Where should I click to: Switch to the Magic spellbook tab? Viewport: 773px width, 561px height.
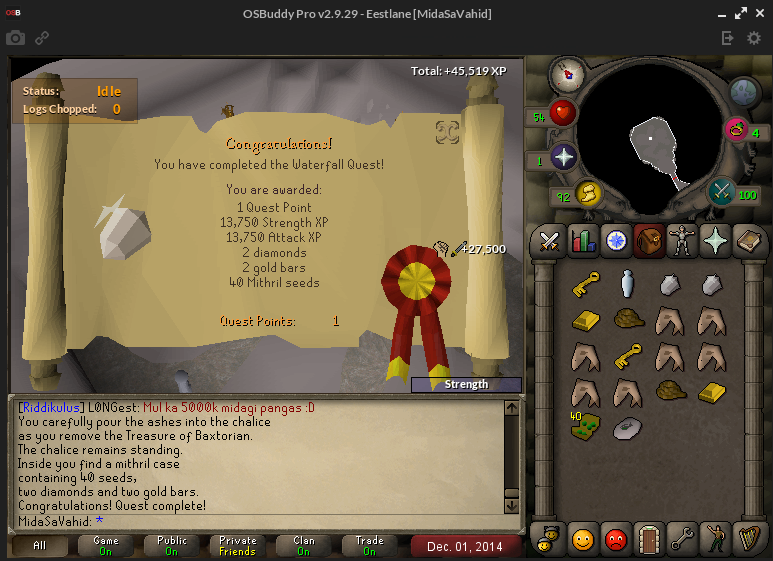[x=748, y=240]
